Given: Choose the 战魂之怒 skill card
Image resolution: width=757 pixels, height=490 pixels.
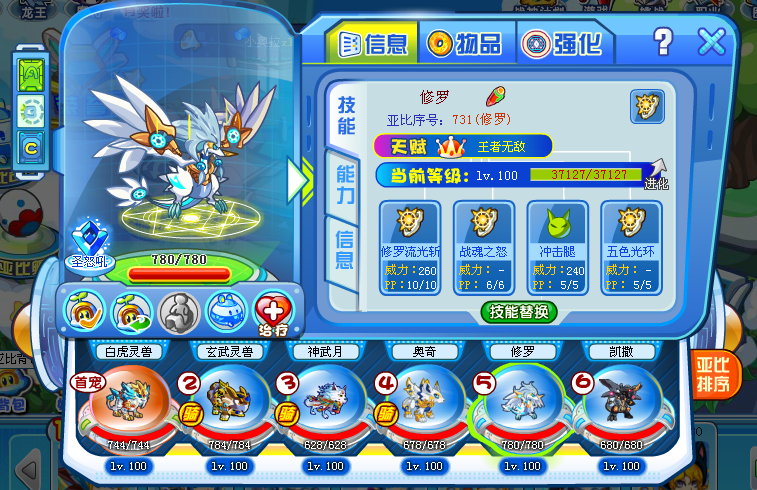Looking at the screenshot, I should 482,246.
